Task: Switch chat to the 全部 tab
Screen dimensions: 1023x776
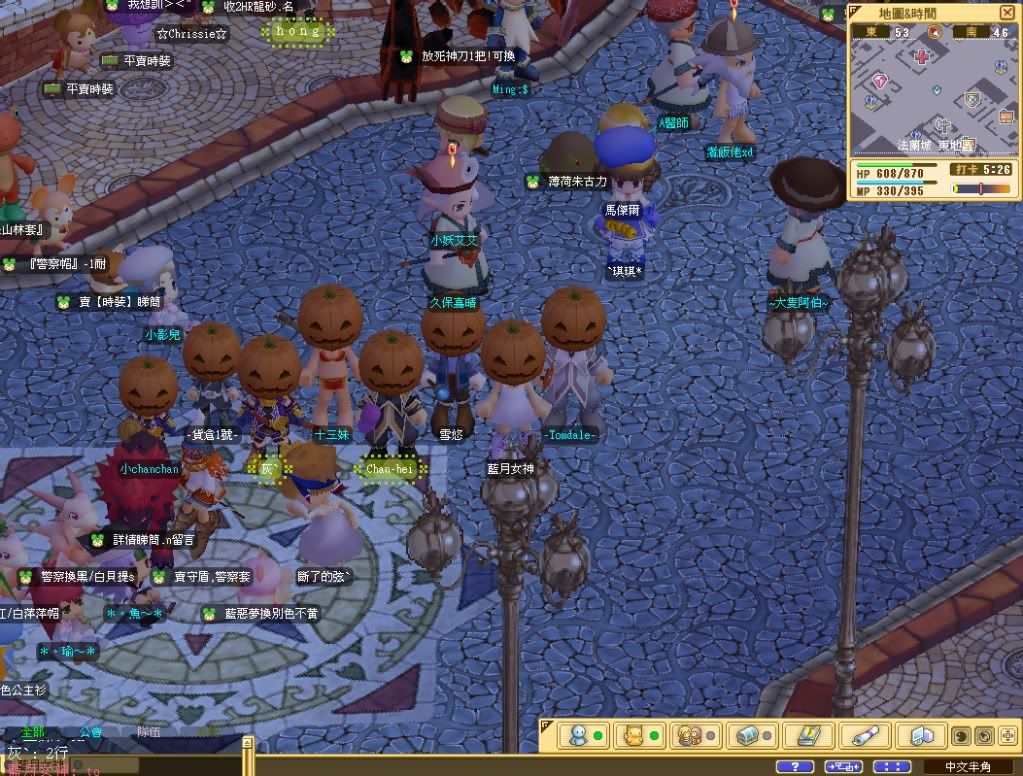Action: click(x=33, y=732)
